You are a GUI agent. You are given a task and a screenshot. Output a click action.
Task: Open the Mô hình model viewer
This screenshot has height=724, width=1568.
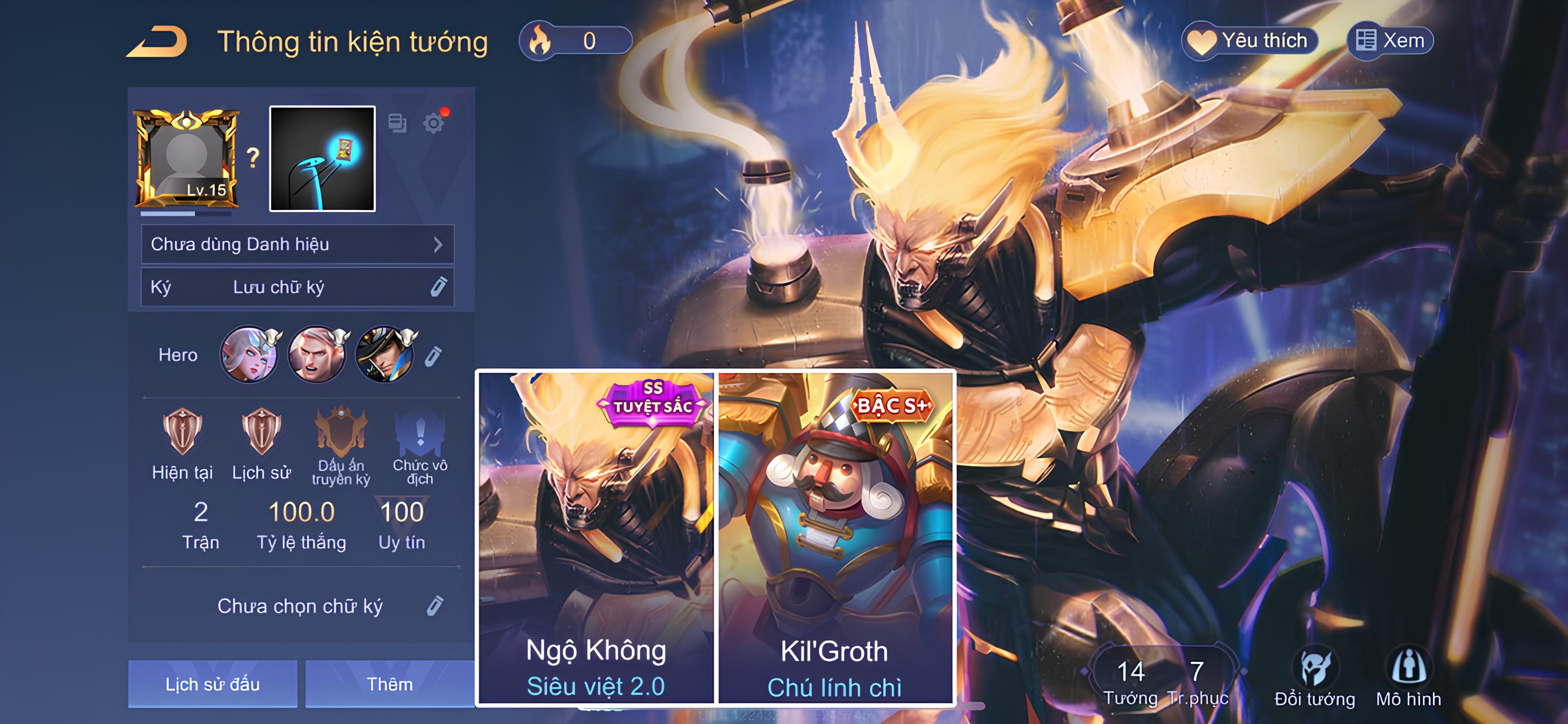pos(1409,679)
